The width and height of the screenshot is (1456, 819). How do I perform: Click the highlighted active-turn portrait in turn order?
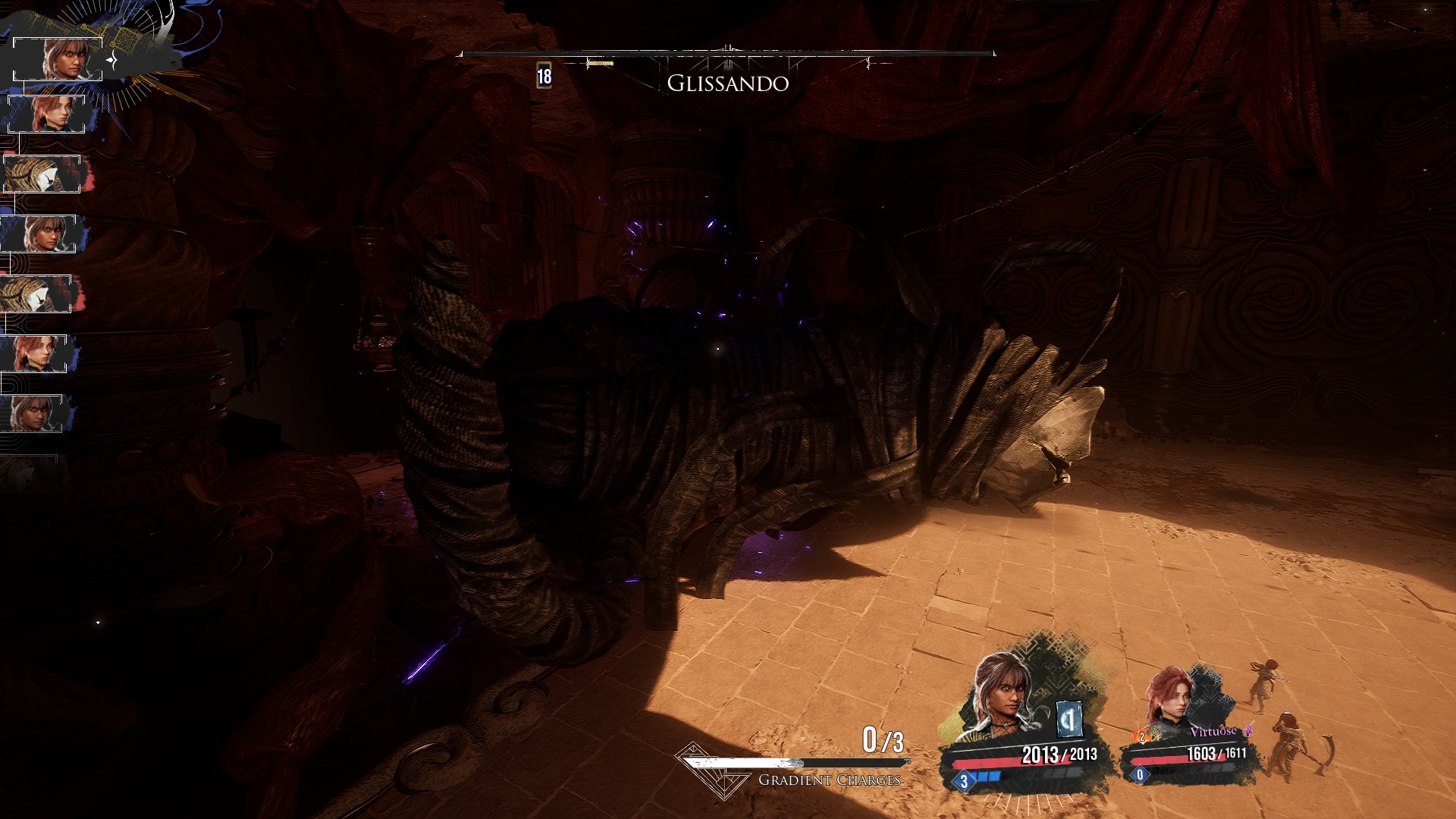(x=59, y=58)
